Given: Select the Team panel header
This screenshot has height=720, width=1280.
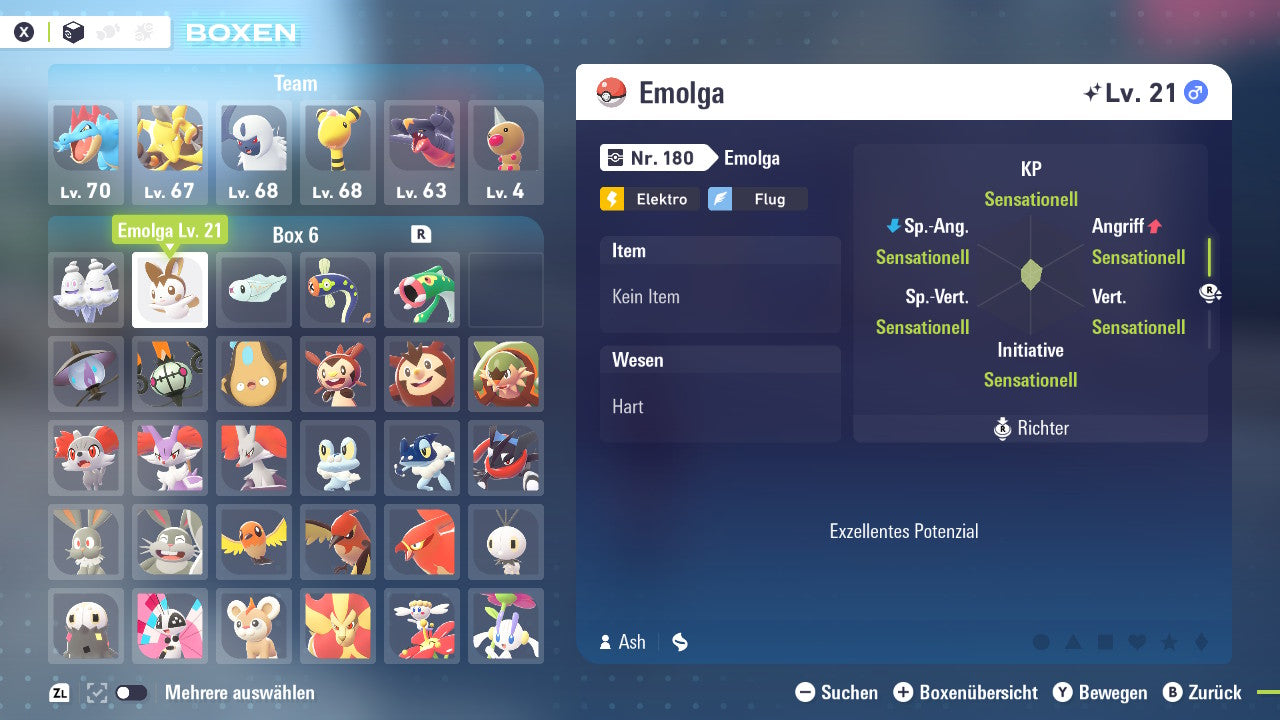Looking at the screenshot, I should click(x=295, y=83).
